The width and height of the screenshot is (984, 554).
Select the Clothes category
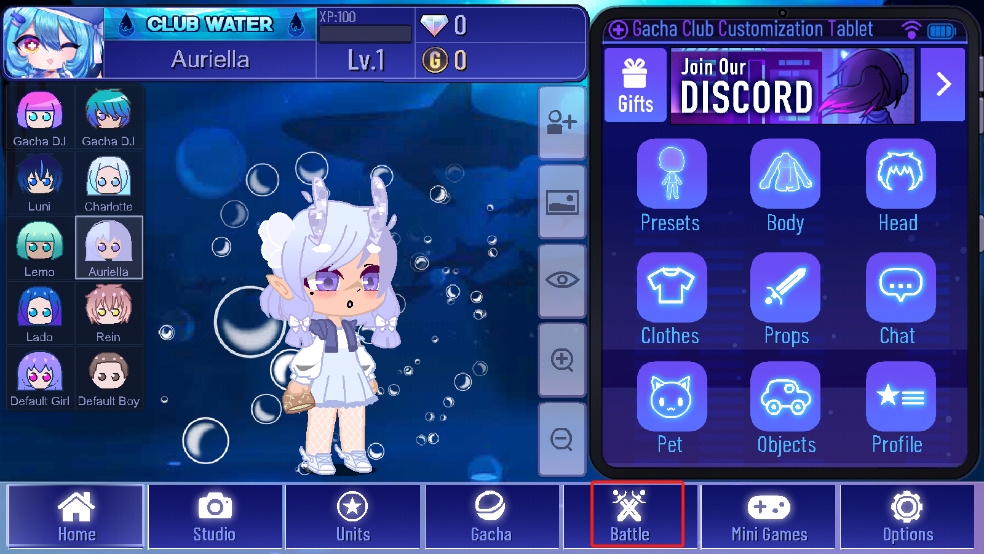(x=670, y=298)
